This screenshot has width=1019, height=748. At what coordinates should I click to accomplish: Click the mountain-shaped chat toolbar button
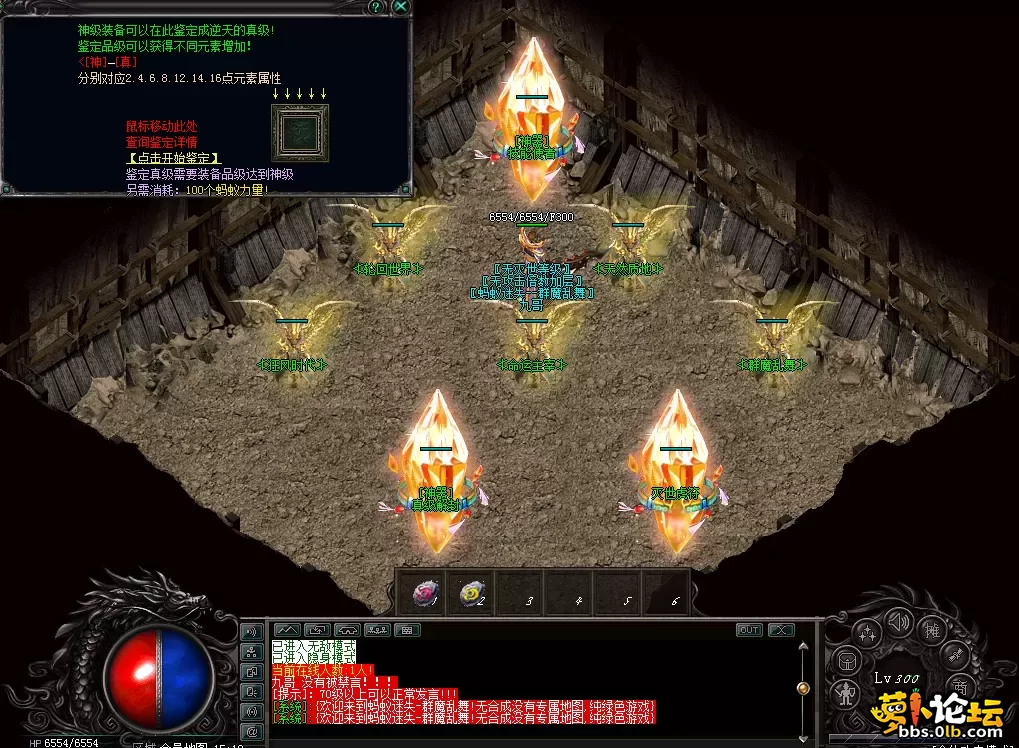coord(287,630)
